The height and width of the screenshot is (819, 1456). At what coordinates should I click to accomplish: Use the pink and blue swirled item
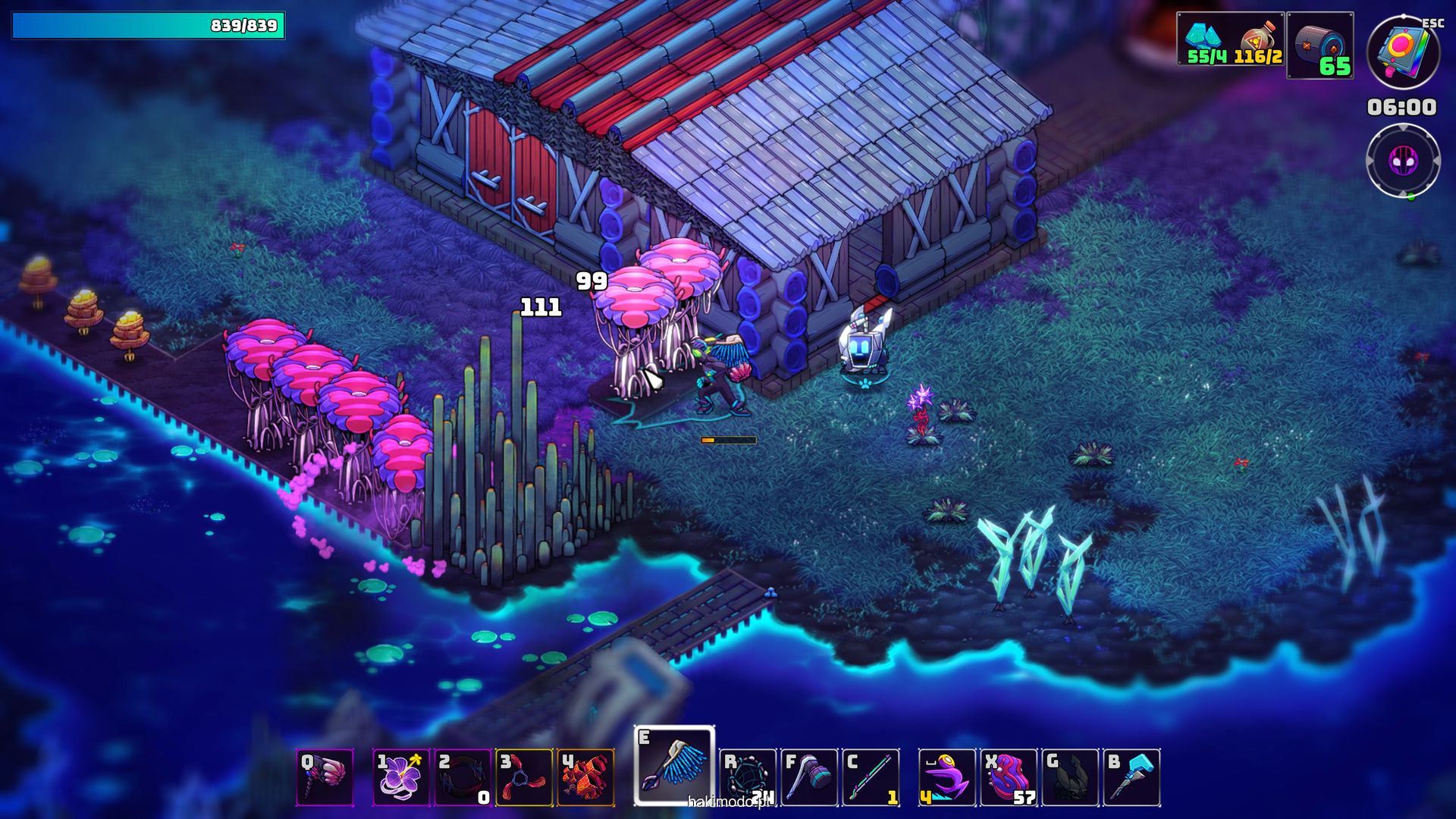click(x=1009, y=777)
